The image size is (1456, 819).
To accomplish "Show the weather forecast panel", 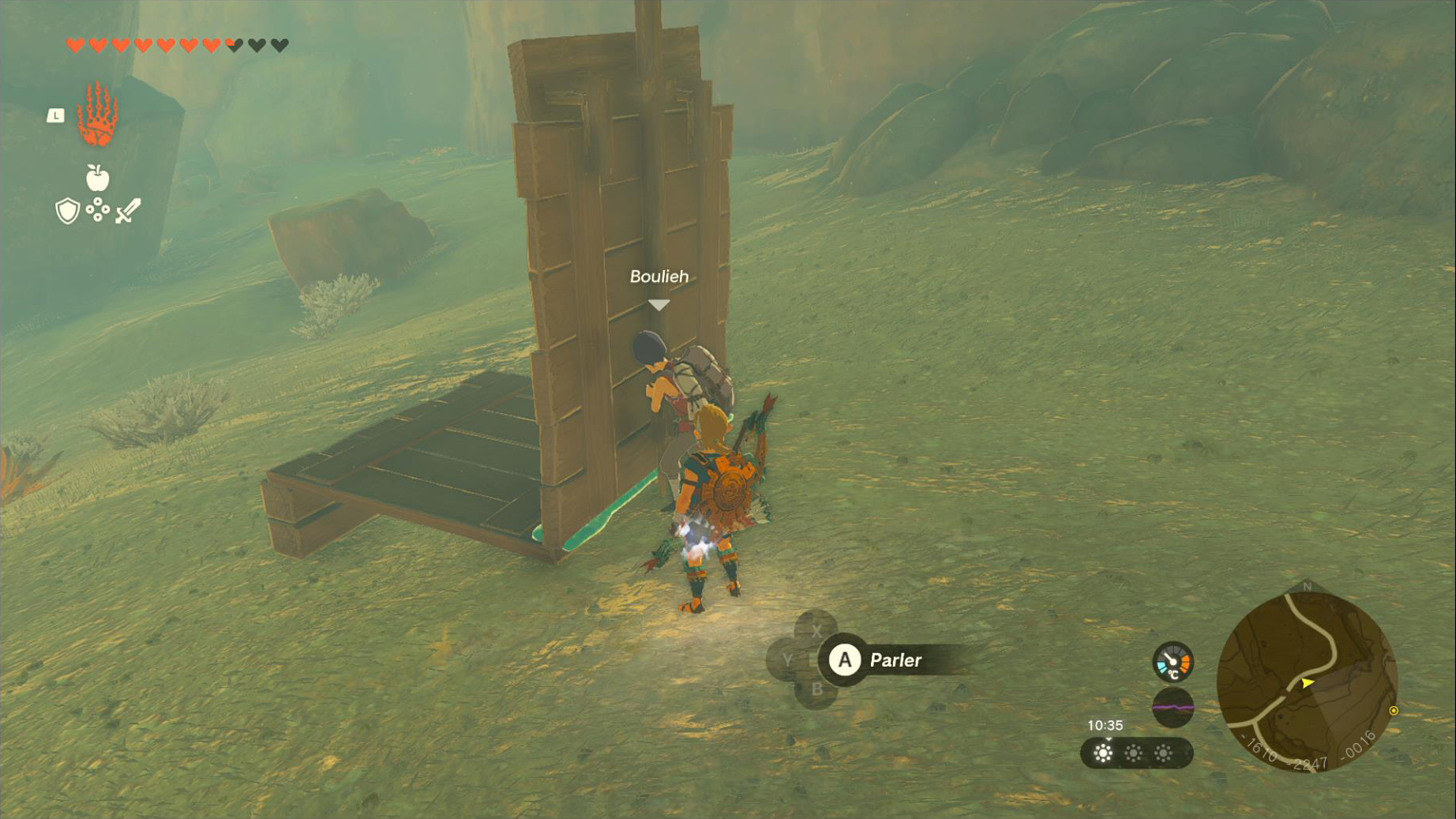I will tap(1135, 753).
